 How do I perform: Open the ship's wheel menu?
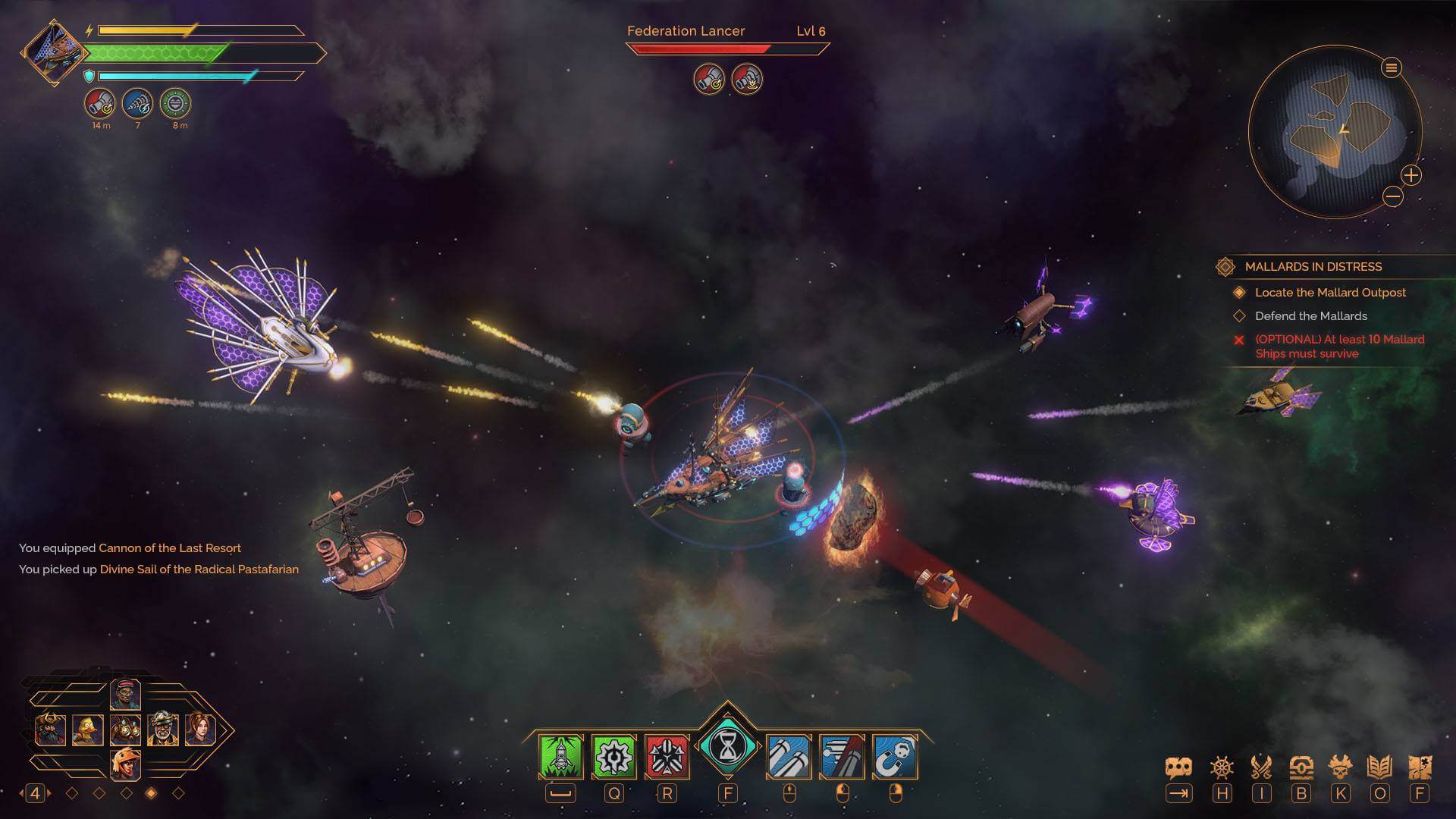coord(1222,767)
